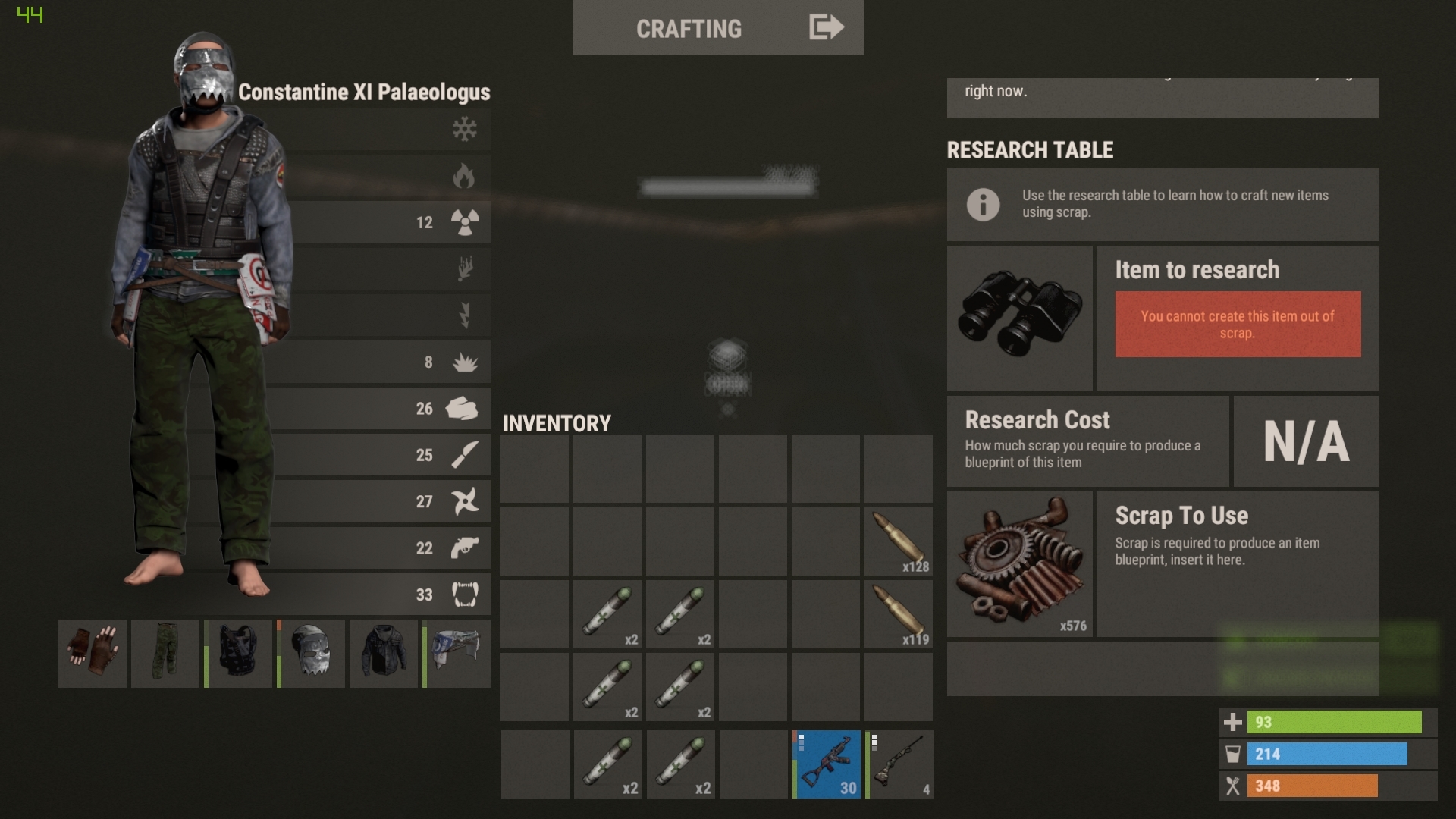Select the equipped metal facemask slot
Screen dimensions: 1456x819
pos(311,654)
